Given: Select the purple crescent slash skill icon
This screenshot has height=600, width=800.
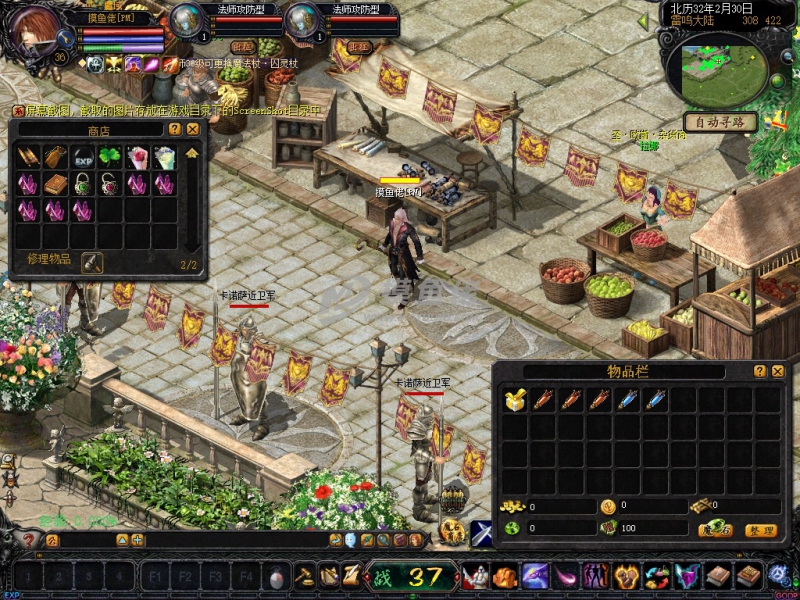Looking at the screenshot, I should click(566, 576).
